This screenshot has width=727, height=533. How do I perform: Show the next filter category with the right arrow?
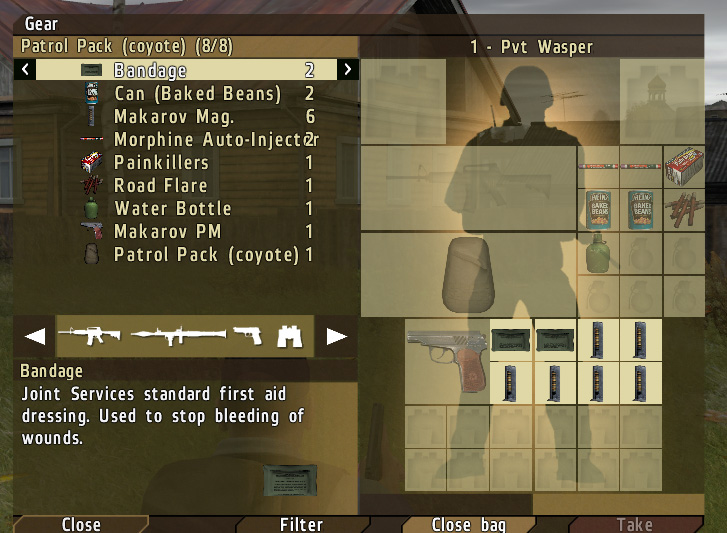(337, 336)
